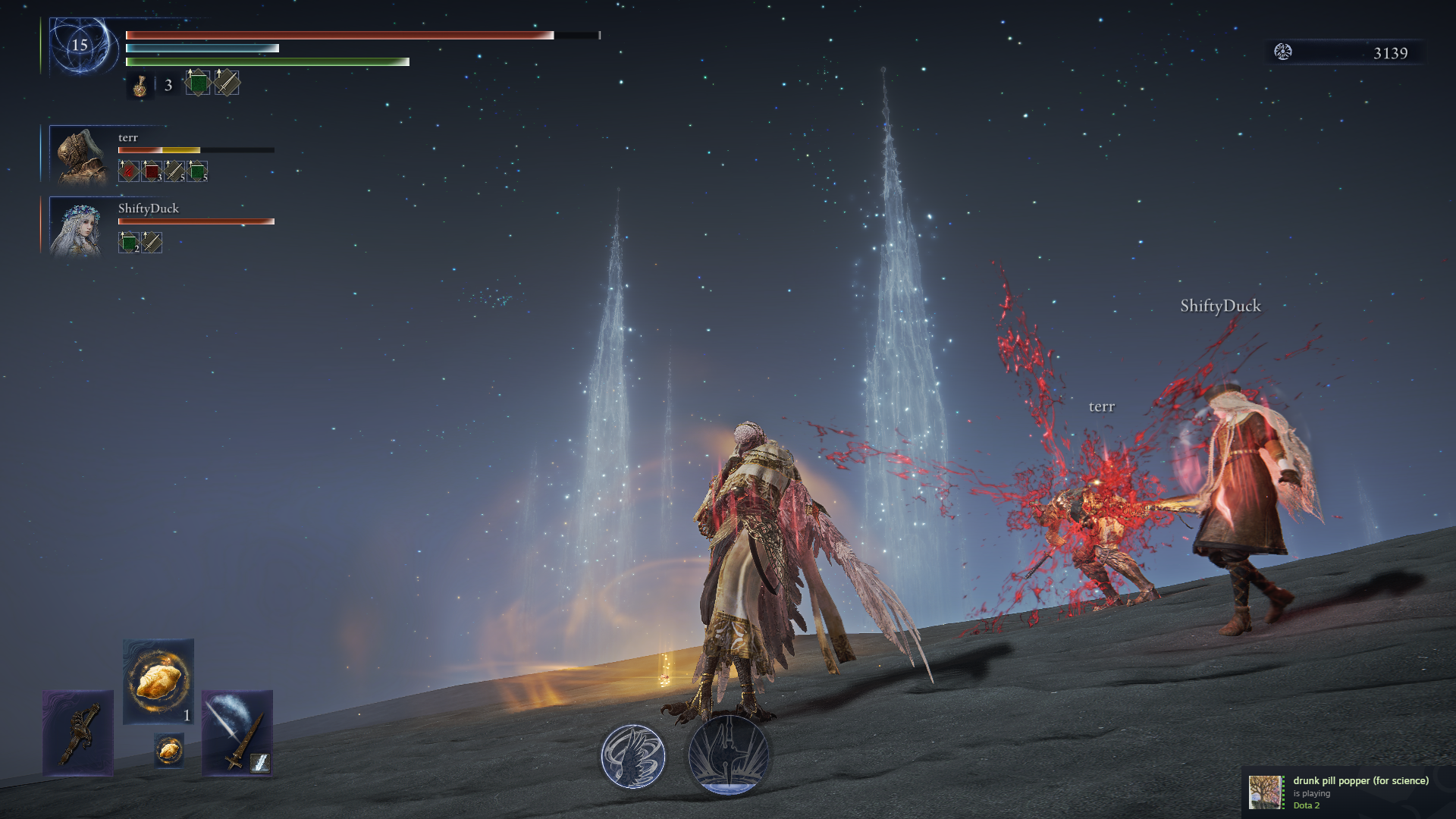Activate the ultimate art ability icon
Viewport: 1456px width, 819px height.
pyautogui.click(x=728, y=755)
